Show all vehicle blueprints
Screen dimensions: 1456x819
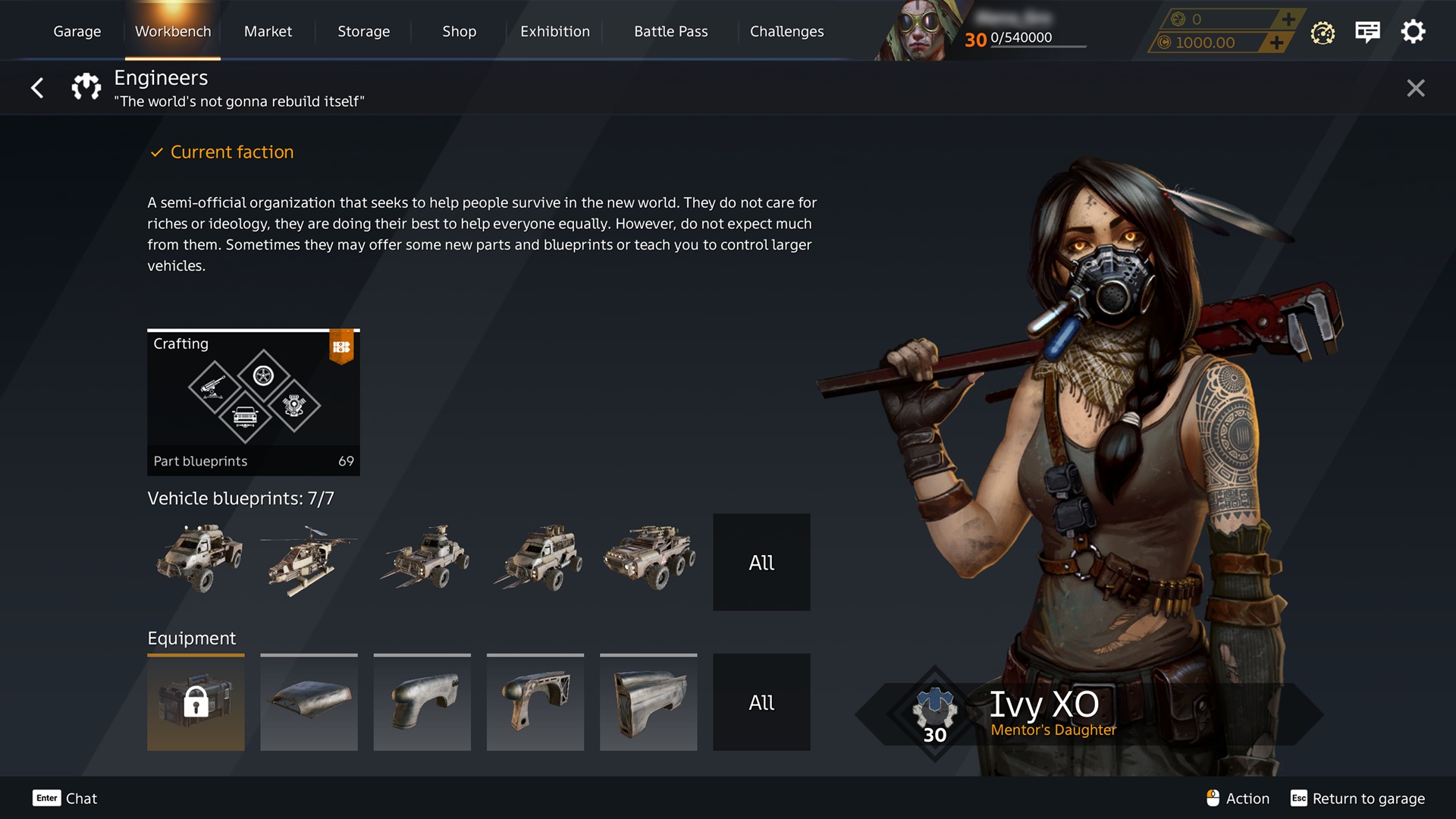[761, 562]
